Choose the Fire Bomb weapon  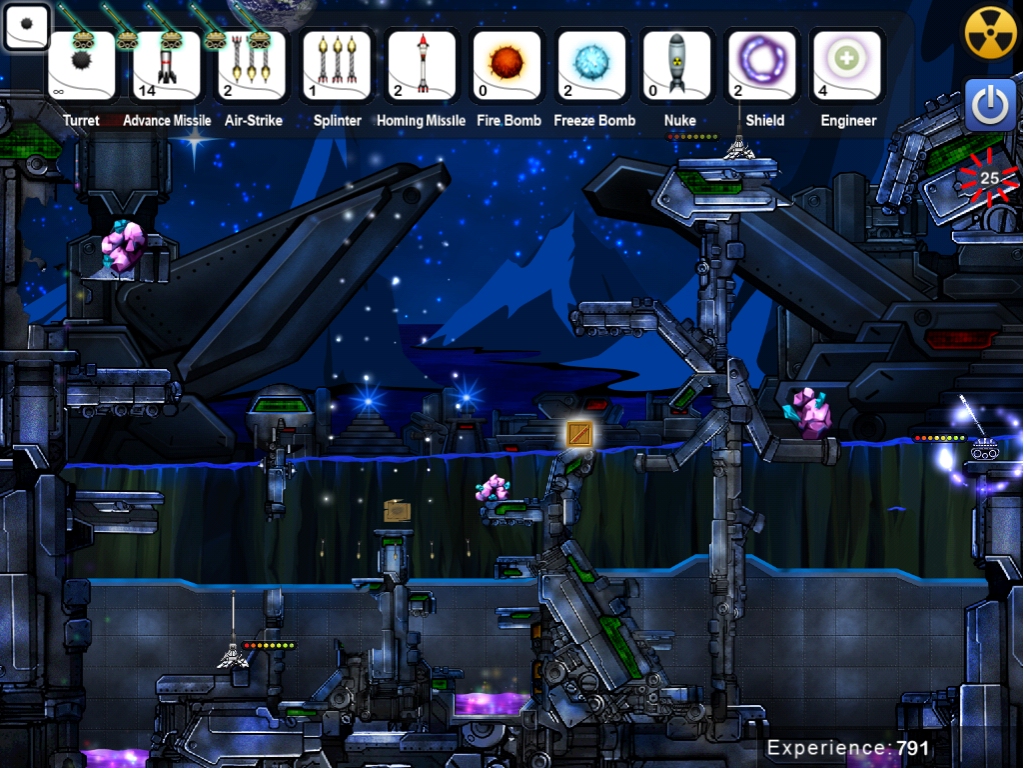point(507,66)
